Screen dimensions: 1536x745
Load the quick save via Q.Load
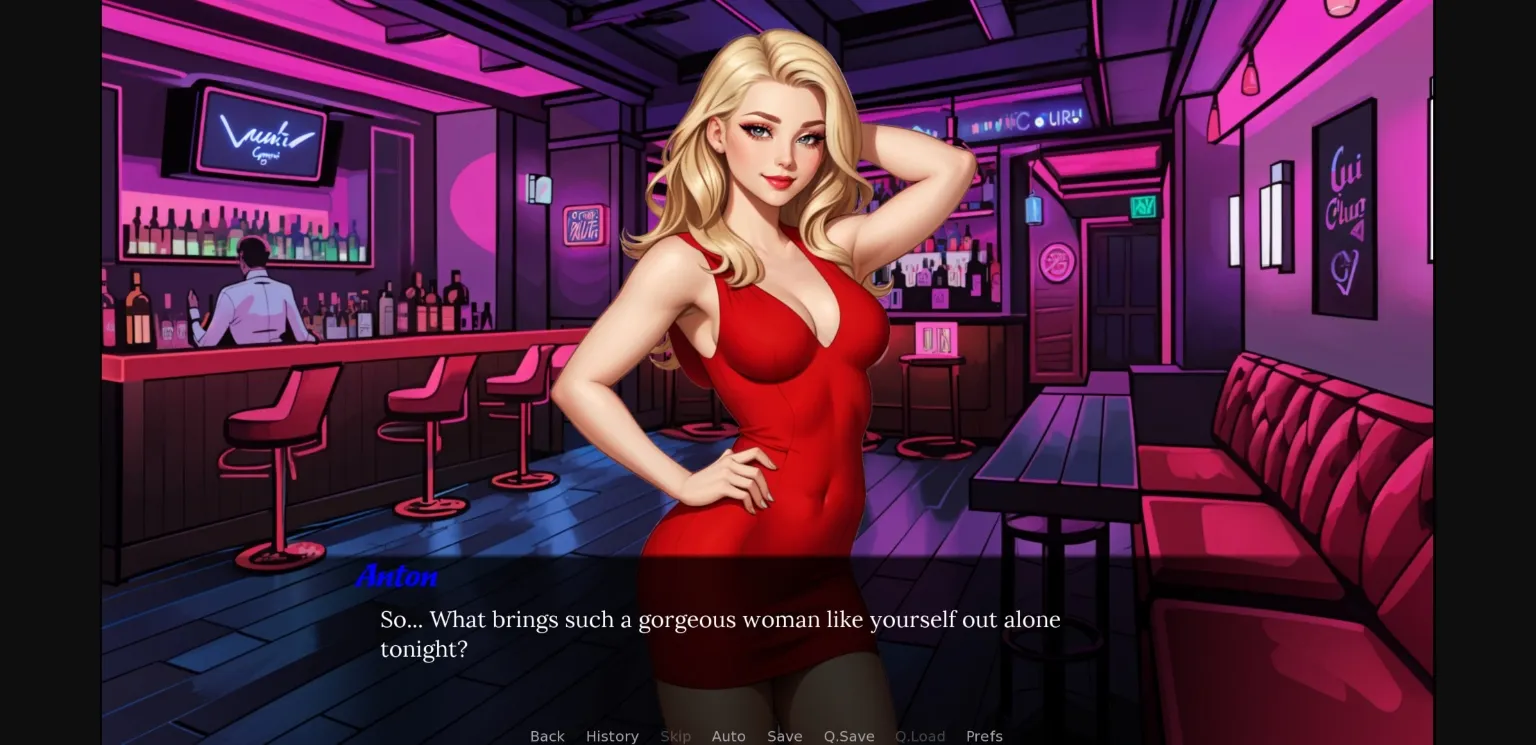click(x=919, y=736)
